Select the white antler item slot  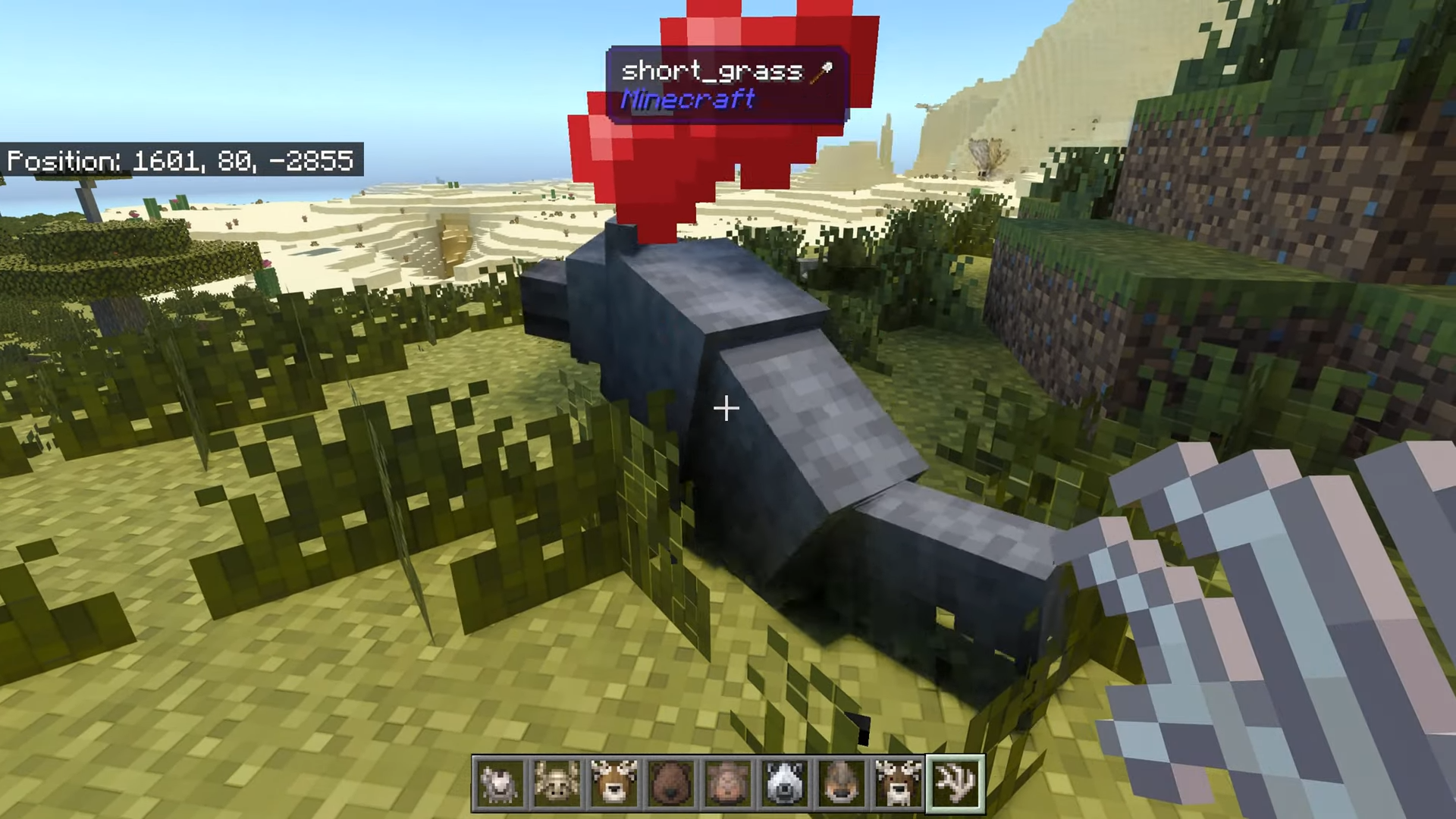tap(955, 783)
